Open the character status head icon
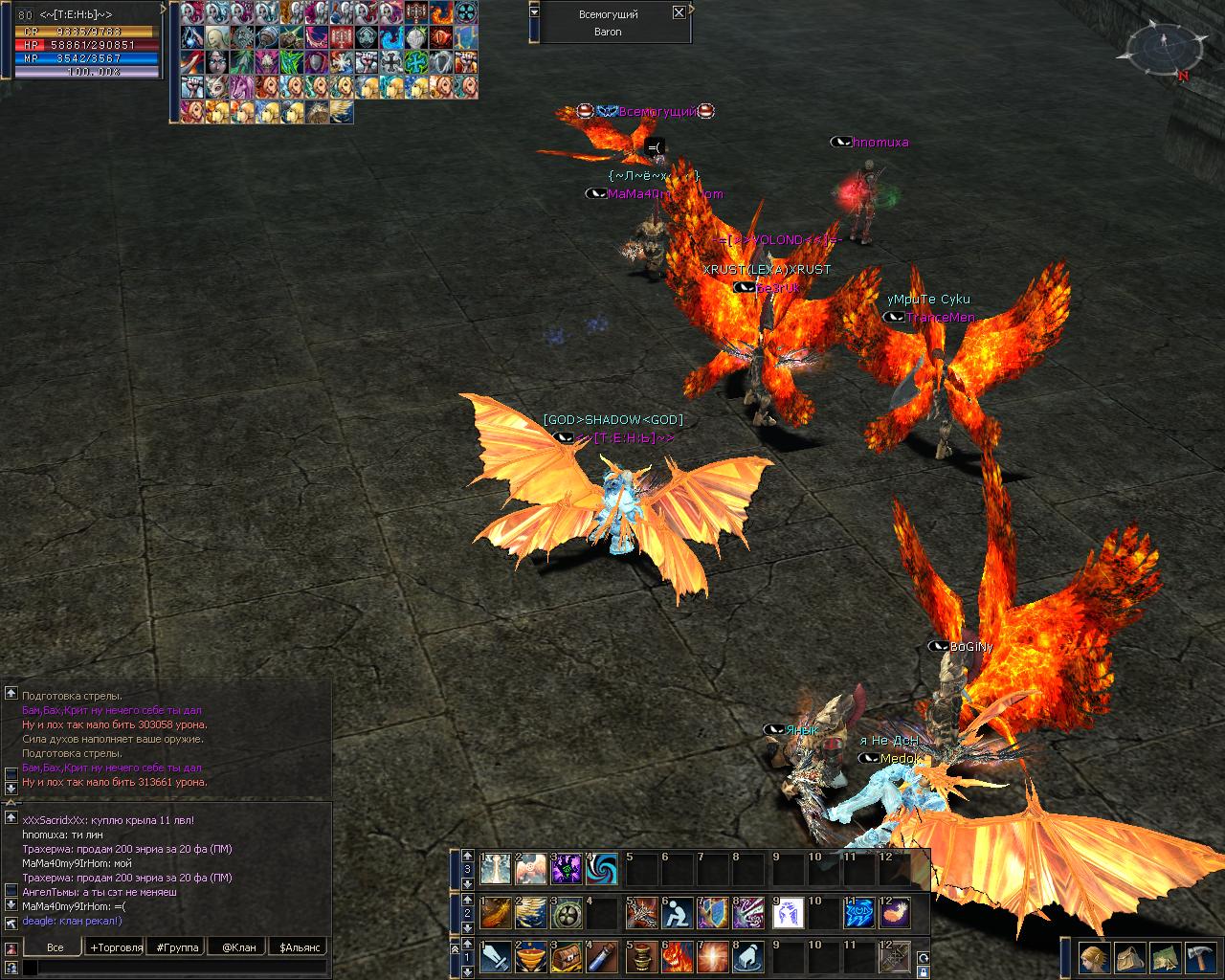This screenshot has width=1225, height=980. [1093, 958]
